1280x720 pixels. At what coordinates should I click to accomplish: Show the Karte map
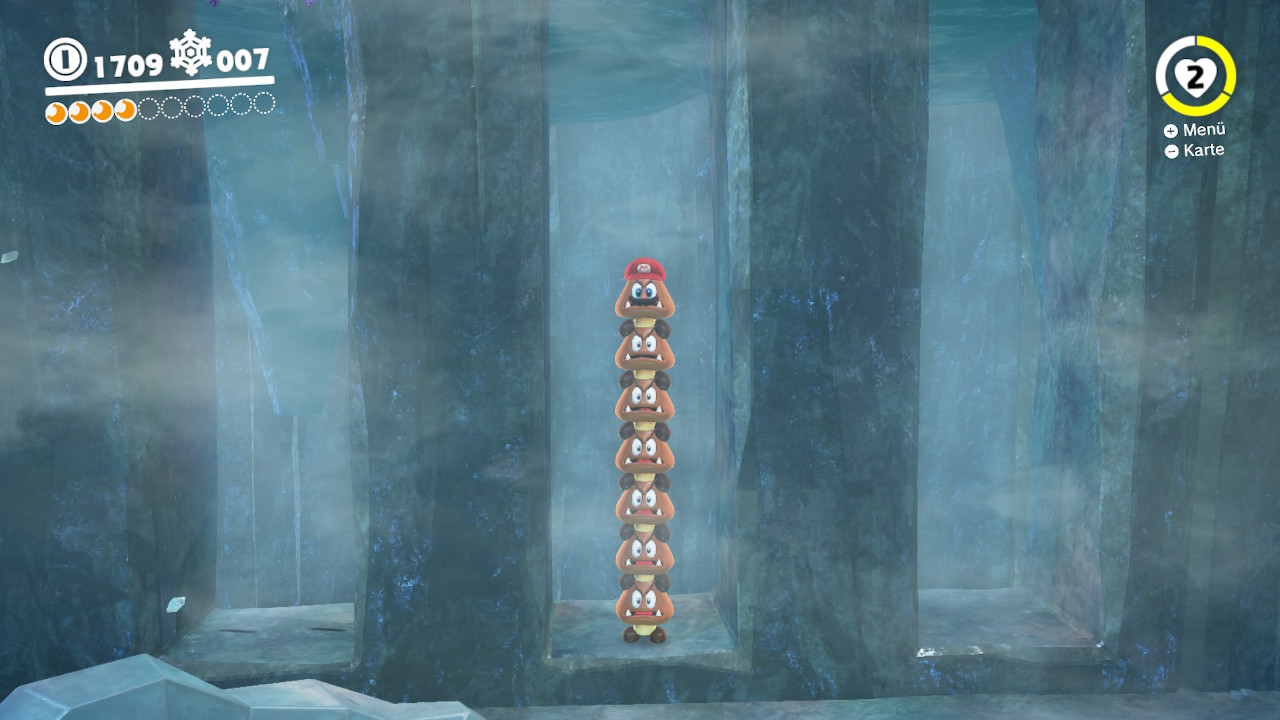point(1194,151)
